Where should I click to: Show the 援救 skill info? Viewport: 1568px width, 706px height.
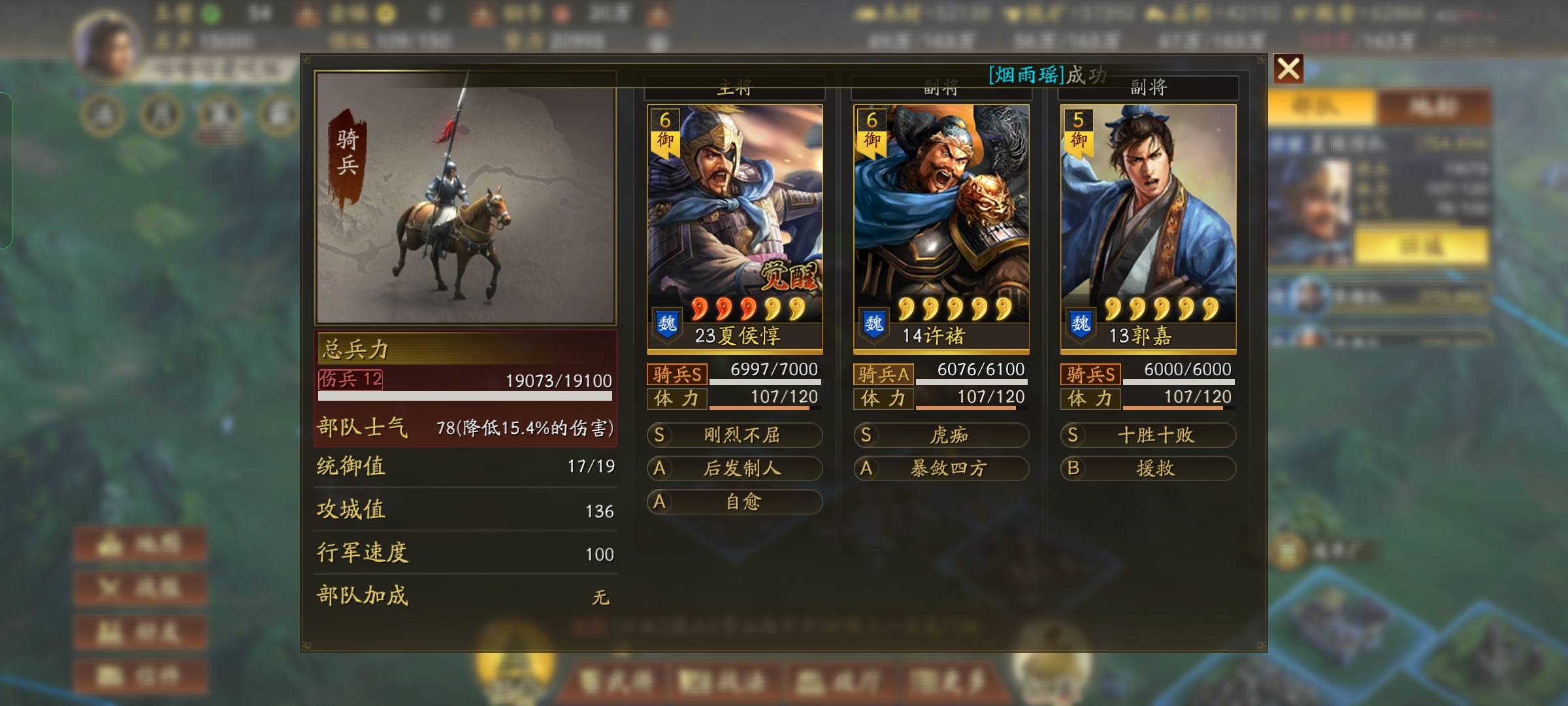coord(1148,468)
